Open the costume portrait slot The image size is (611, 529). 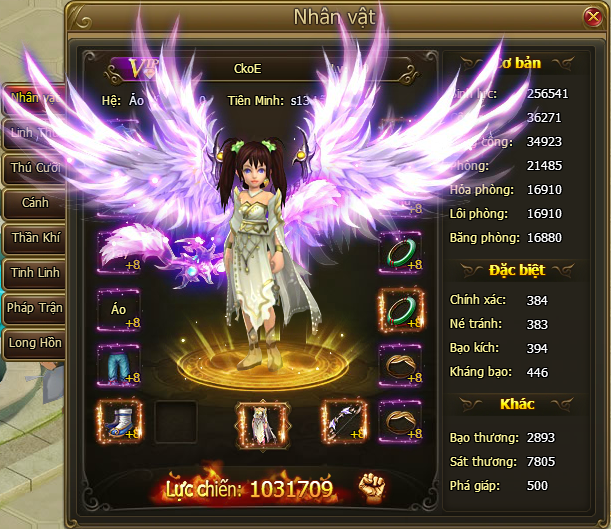tap(257, 424)
